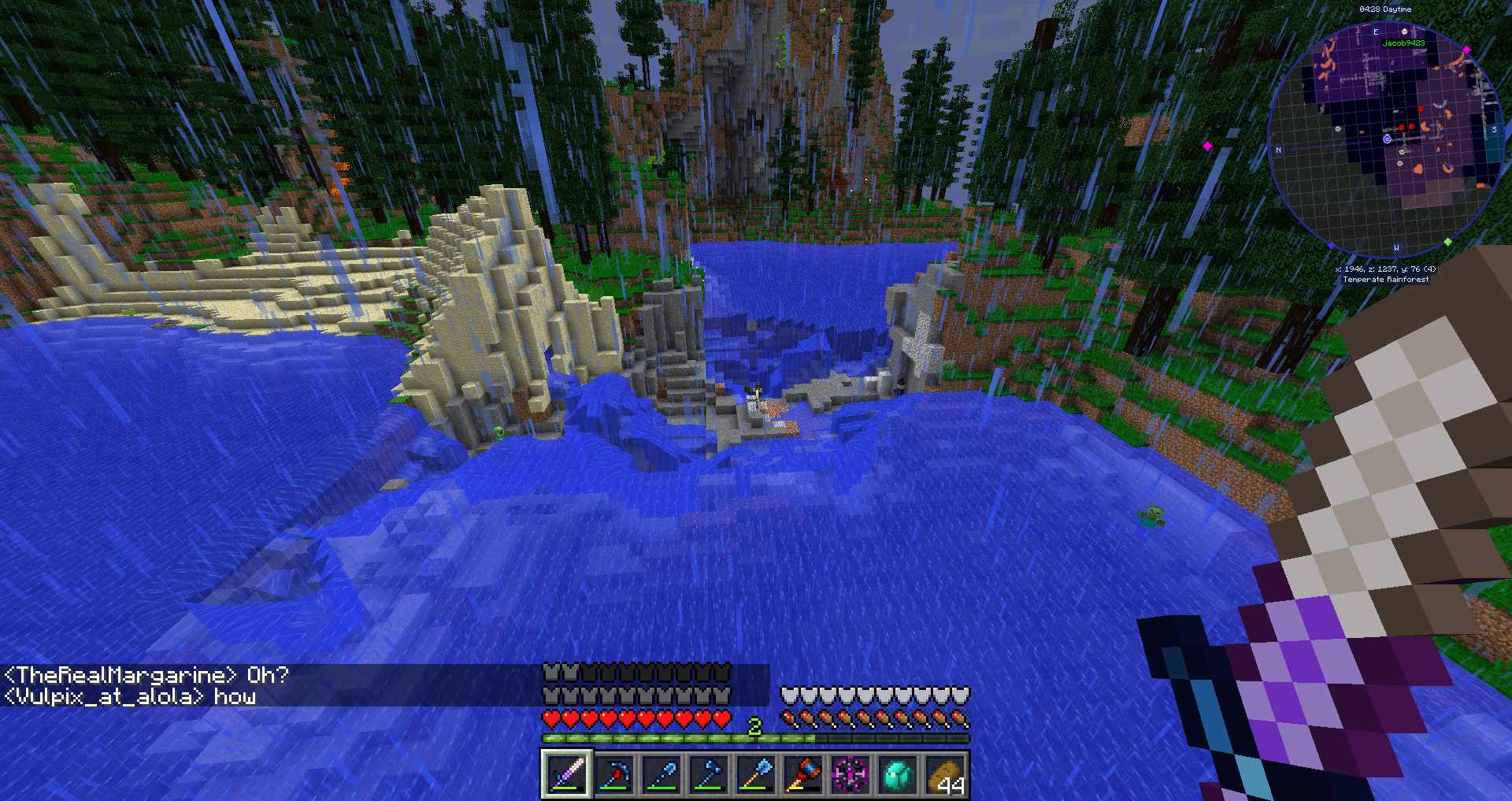
Task: Click Vulpix_at_alola's chat message
Action: pos(130,697)
